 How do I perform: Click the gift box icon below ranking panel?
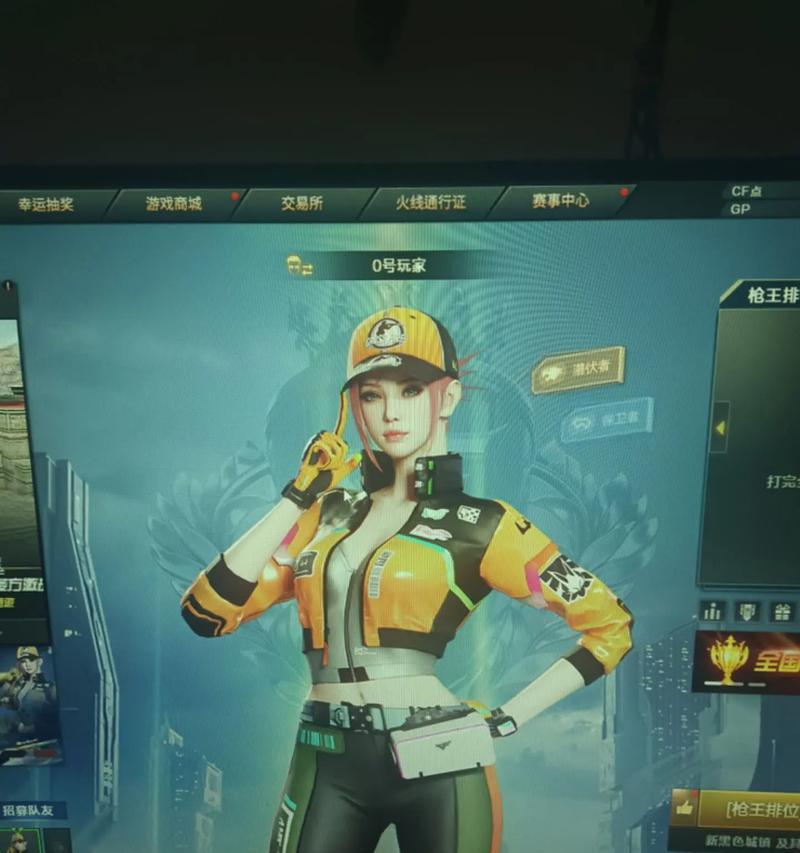tap(783, 611)
